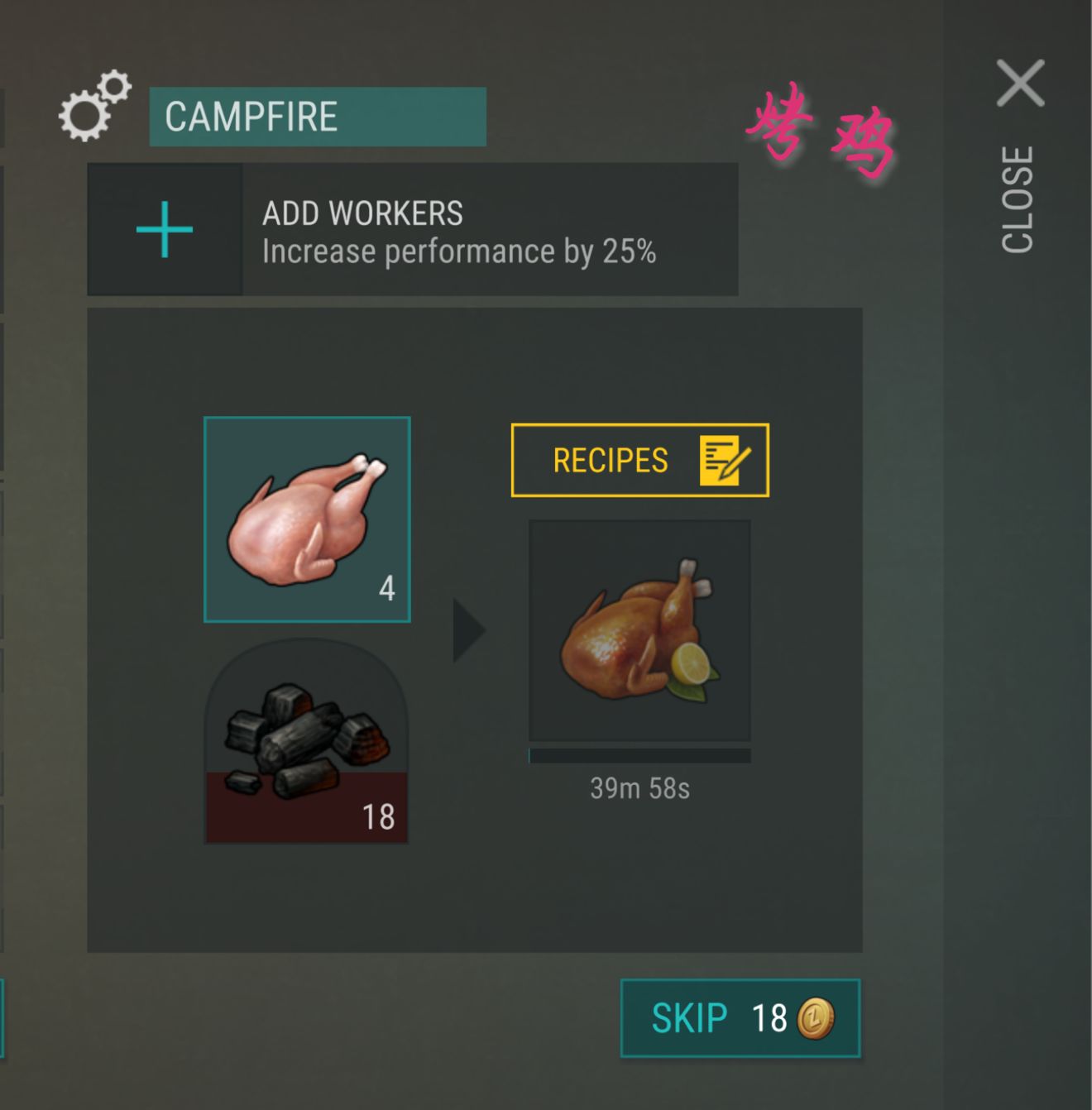
Task: Click the arrow between ingredients and output
Action: [x=468, y=630]
